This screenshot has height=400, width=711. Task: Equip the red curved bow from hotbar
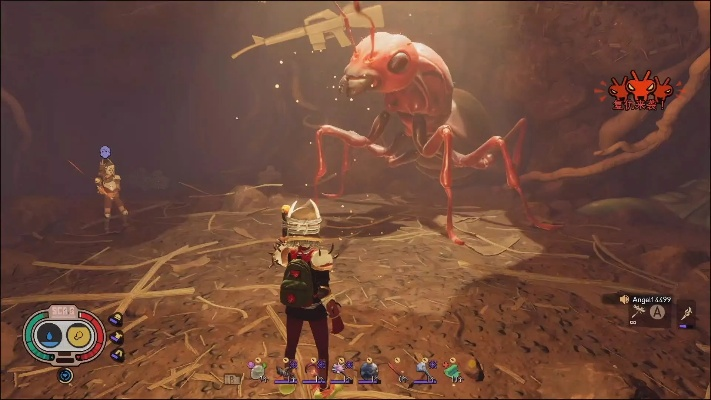pyautogui.click(x=314, y=370)
